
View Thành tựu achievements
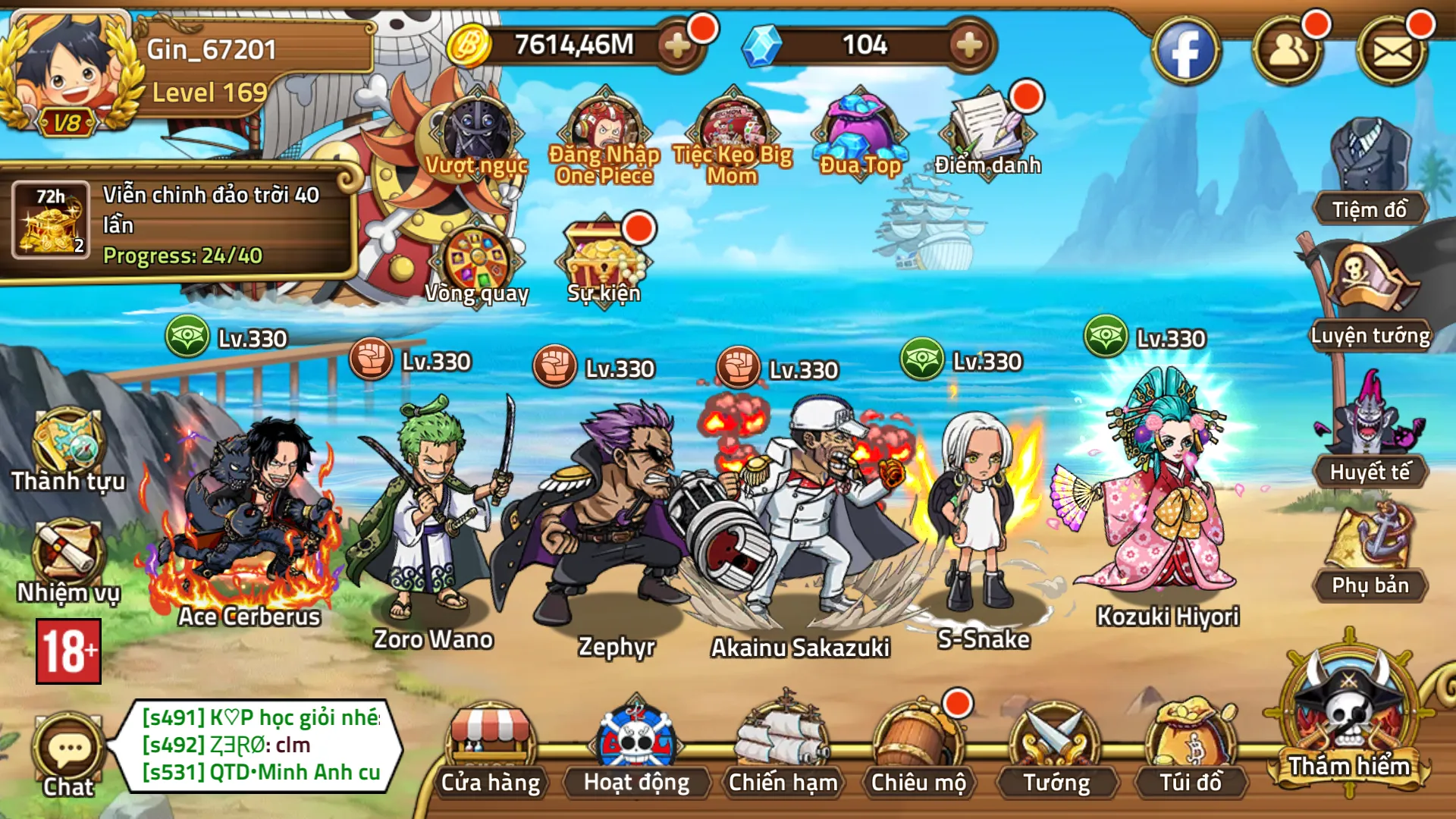click(68, 447)
